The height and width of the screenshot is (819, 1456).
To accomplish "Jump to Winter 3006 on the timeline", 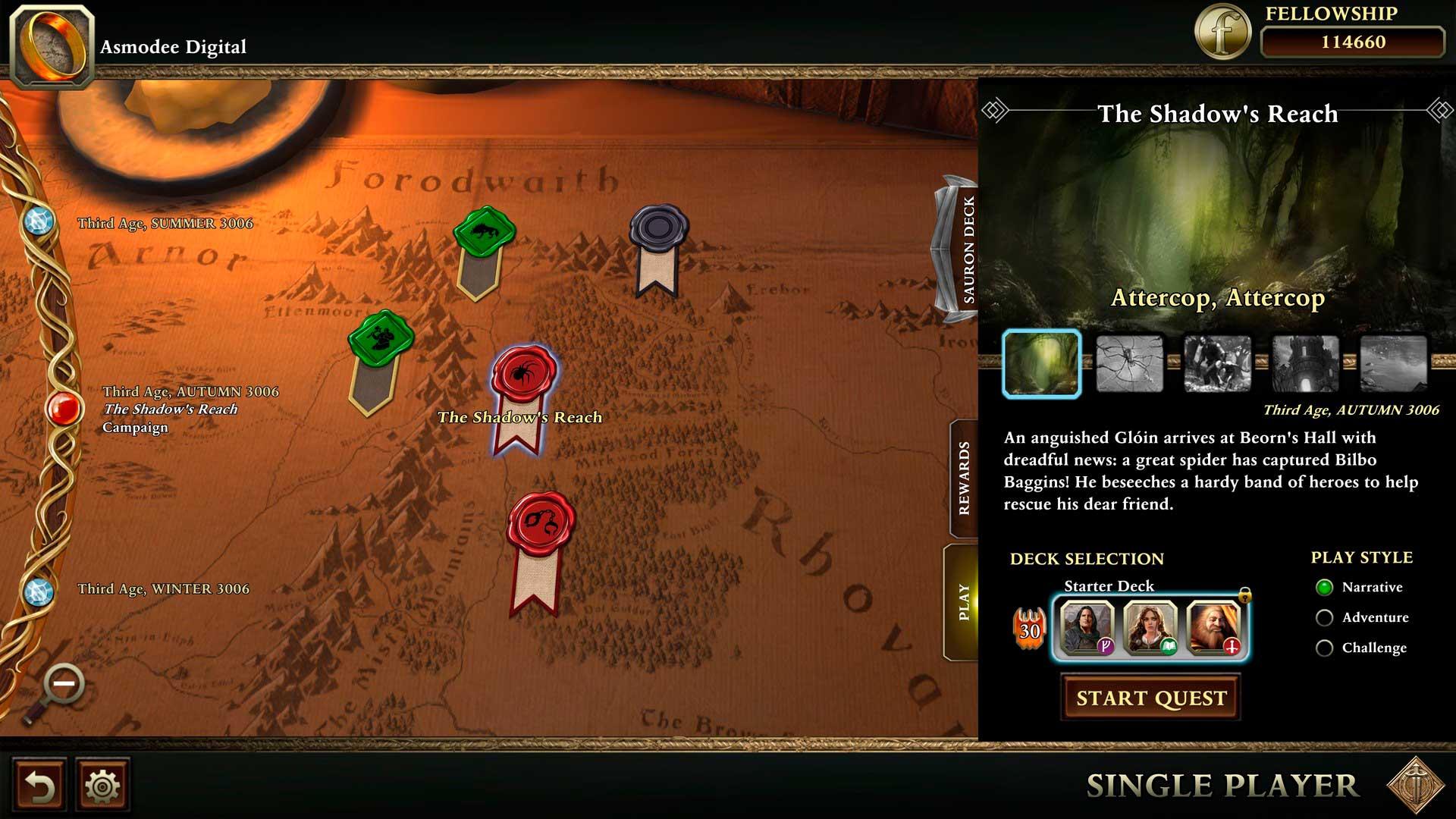I will click(38, 591).
